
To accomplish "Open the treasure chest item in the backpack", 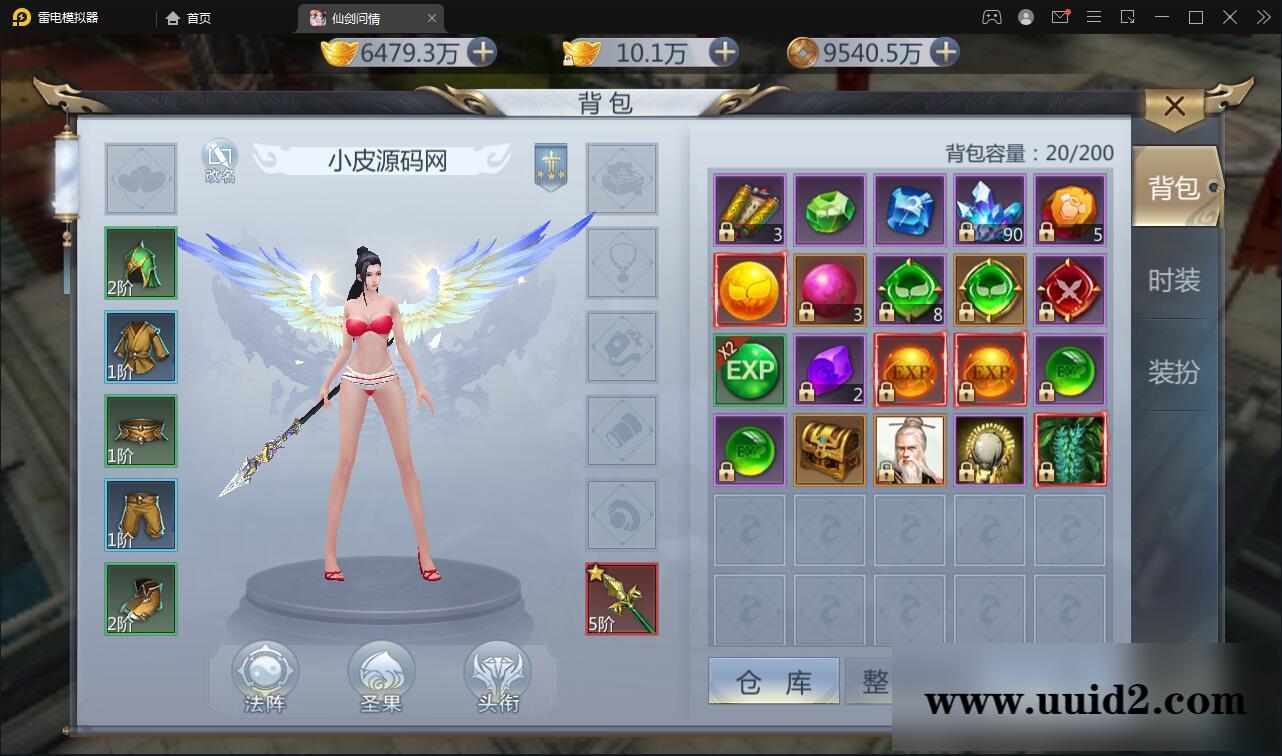I will [829, 450].
